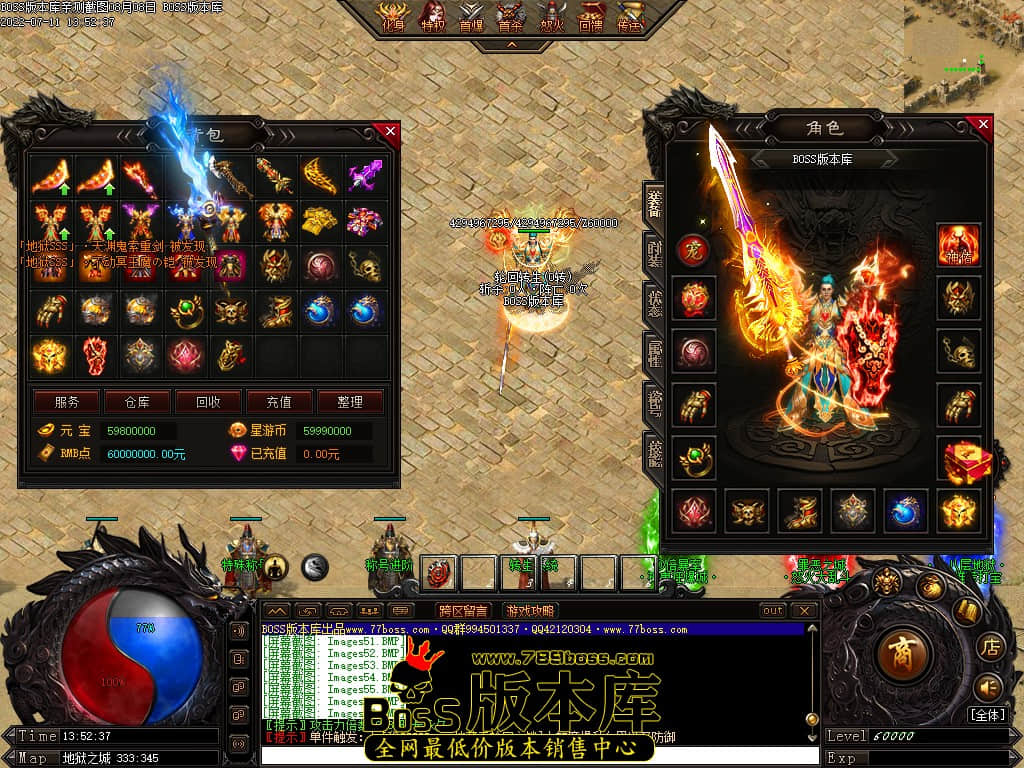
Task: Click the 回收 recycle button
Action: click(x=208, y=402)
